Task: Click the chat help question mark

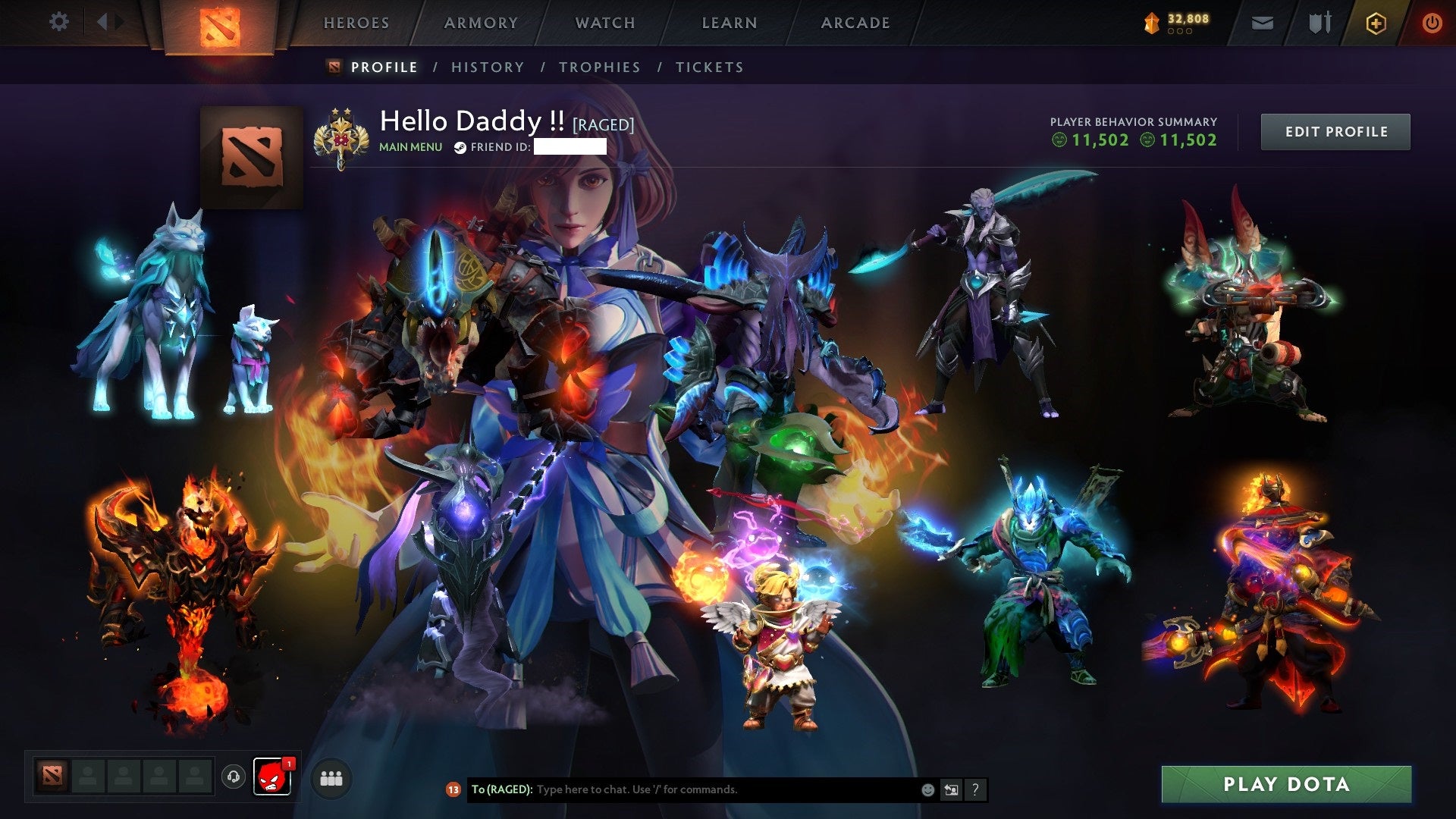Action: (x=976, y=789)
